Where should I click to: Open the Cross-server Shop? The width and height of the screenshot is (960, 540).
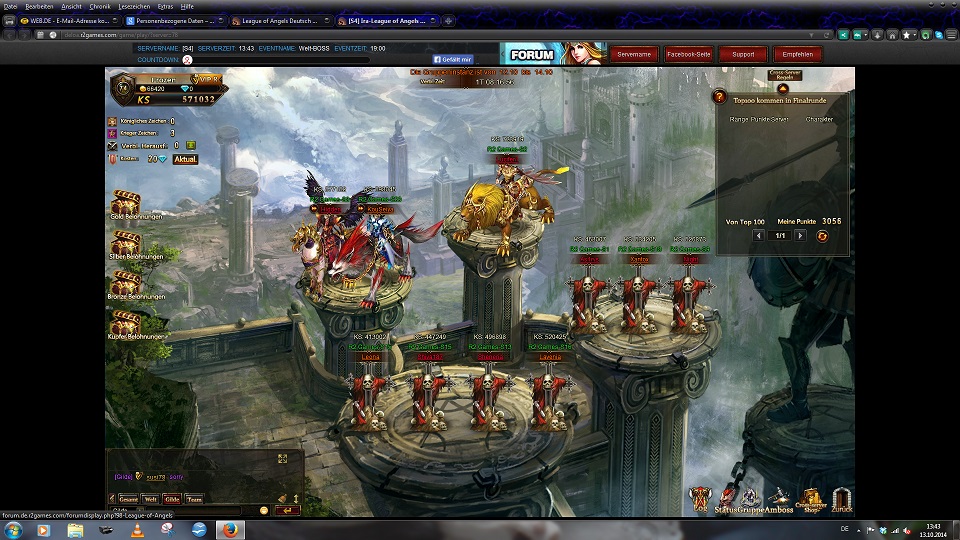tap(810, 498)
